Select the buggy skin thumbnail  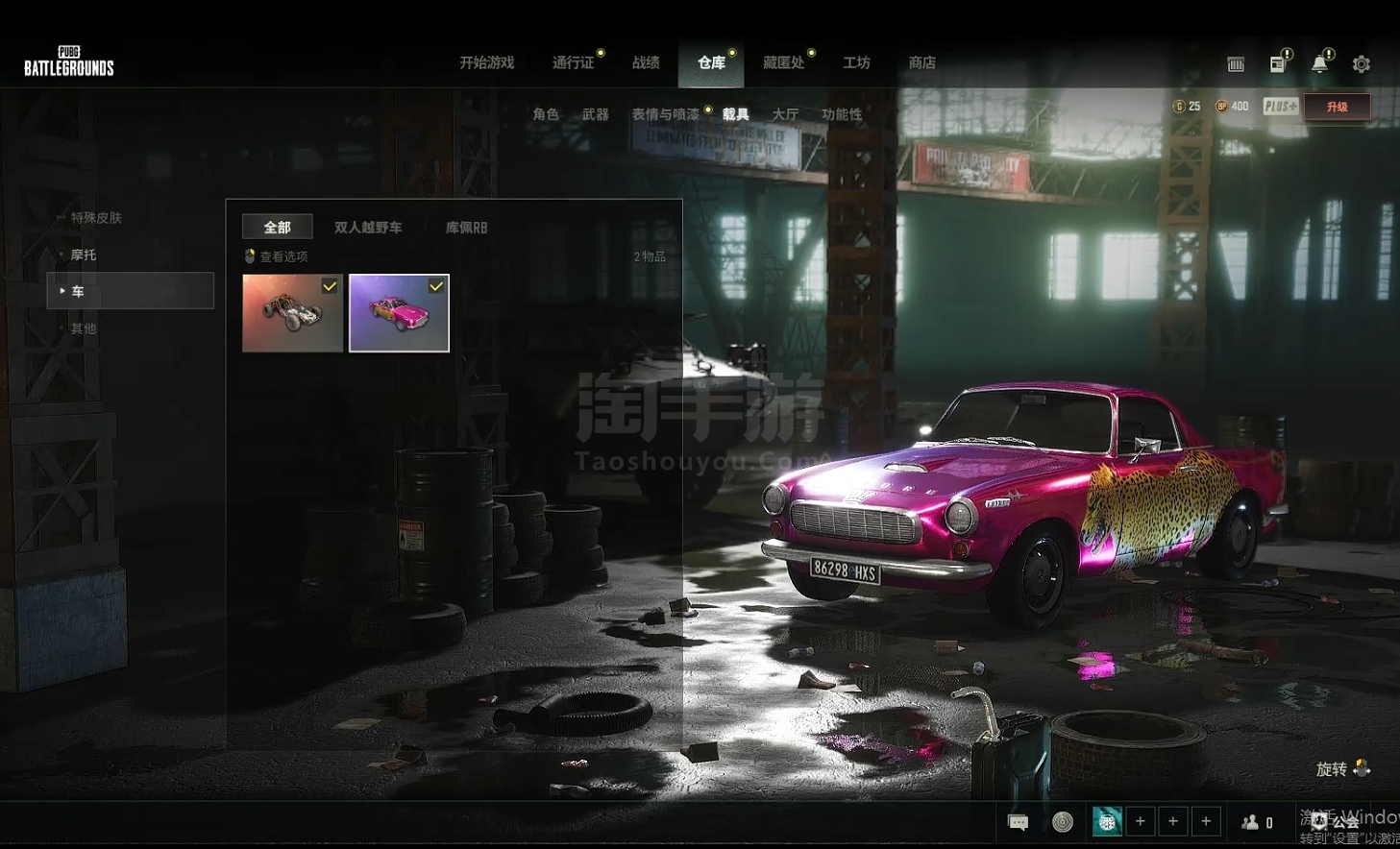[x=292, y=313]
